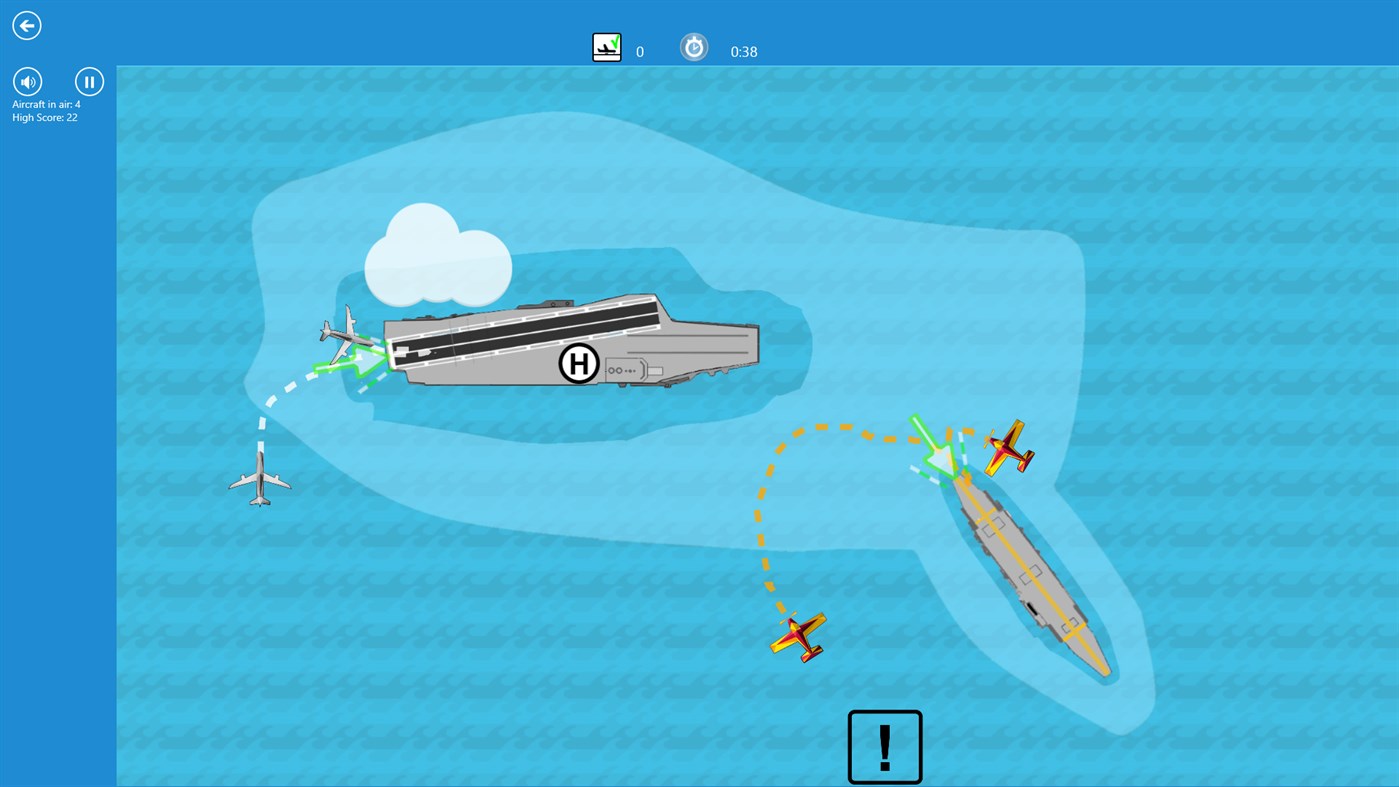
Task: Click the Aircraft in air: 4 label
Action: click(x=45, y=104)
